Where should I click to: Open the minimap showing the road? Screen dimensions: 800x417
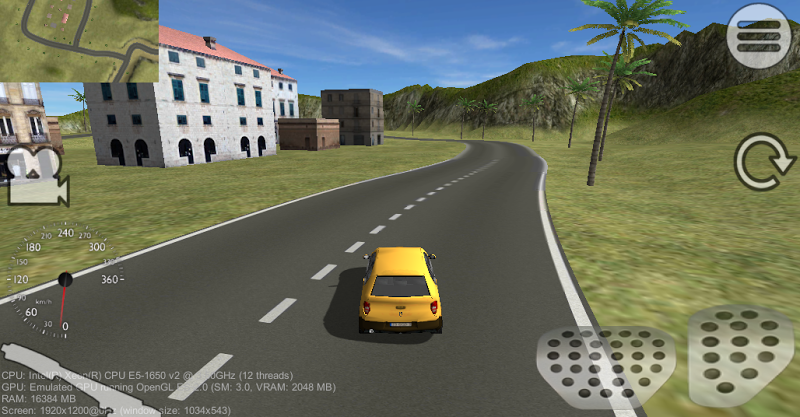pyautogui.click(x=79, y=40)
